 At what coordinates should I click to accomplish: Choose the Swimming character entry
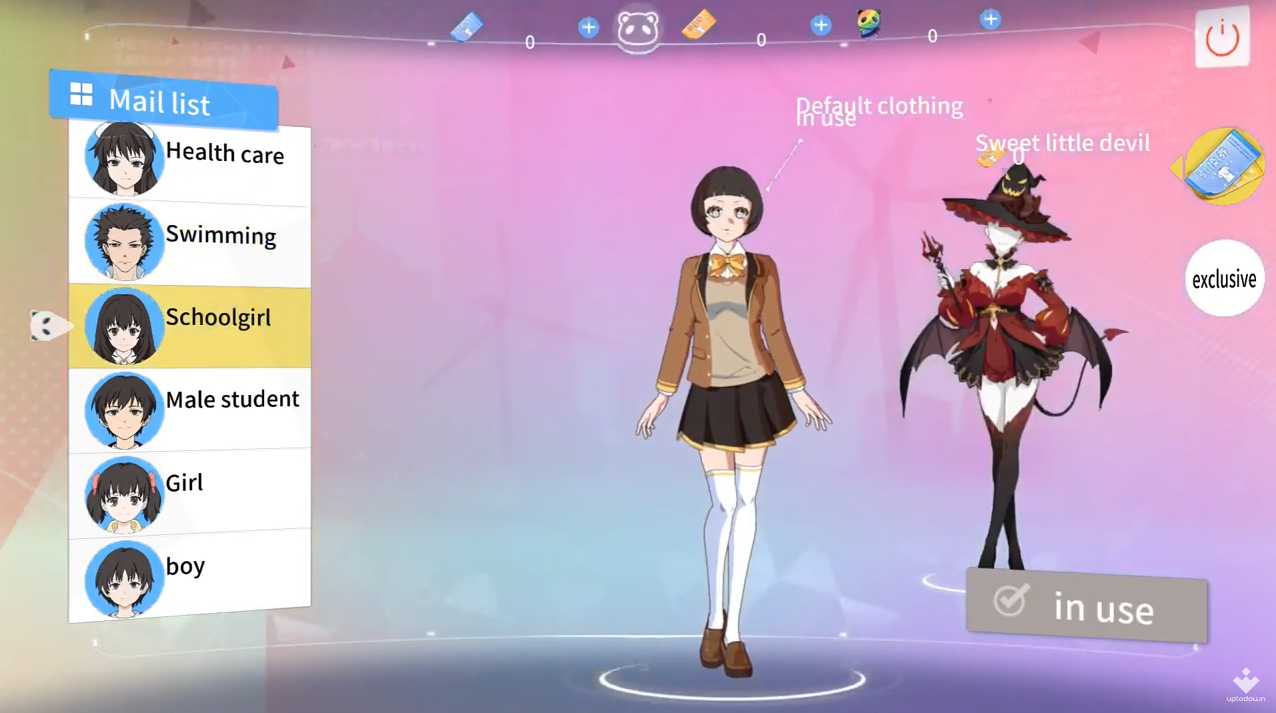click(x=189, y=242)
